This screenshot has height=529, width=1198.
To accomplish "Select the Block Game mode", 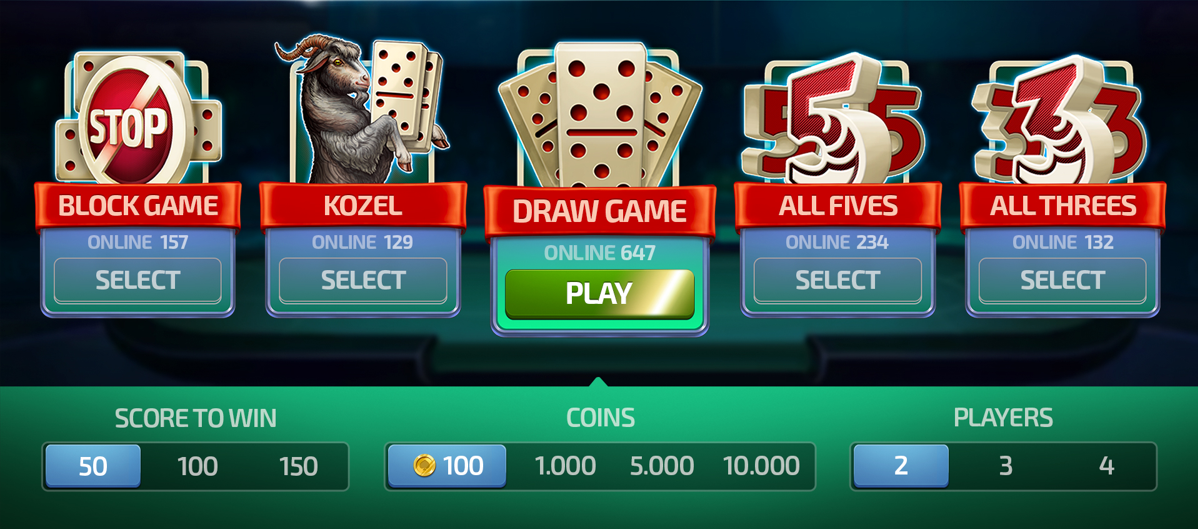I will tap(138, 280).
